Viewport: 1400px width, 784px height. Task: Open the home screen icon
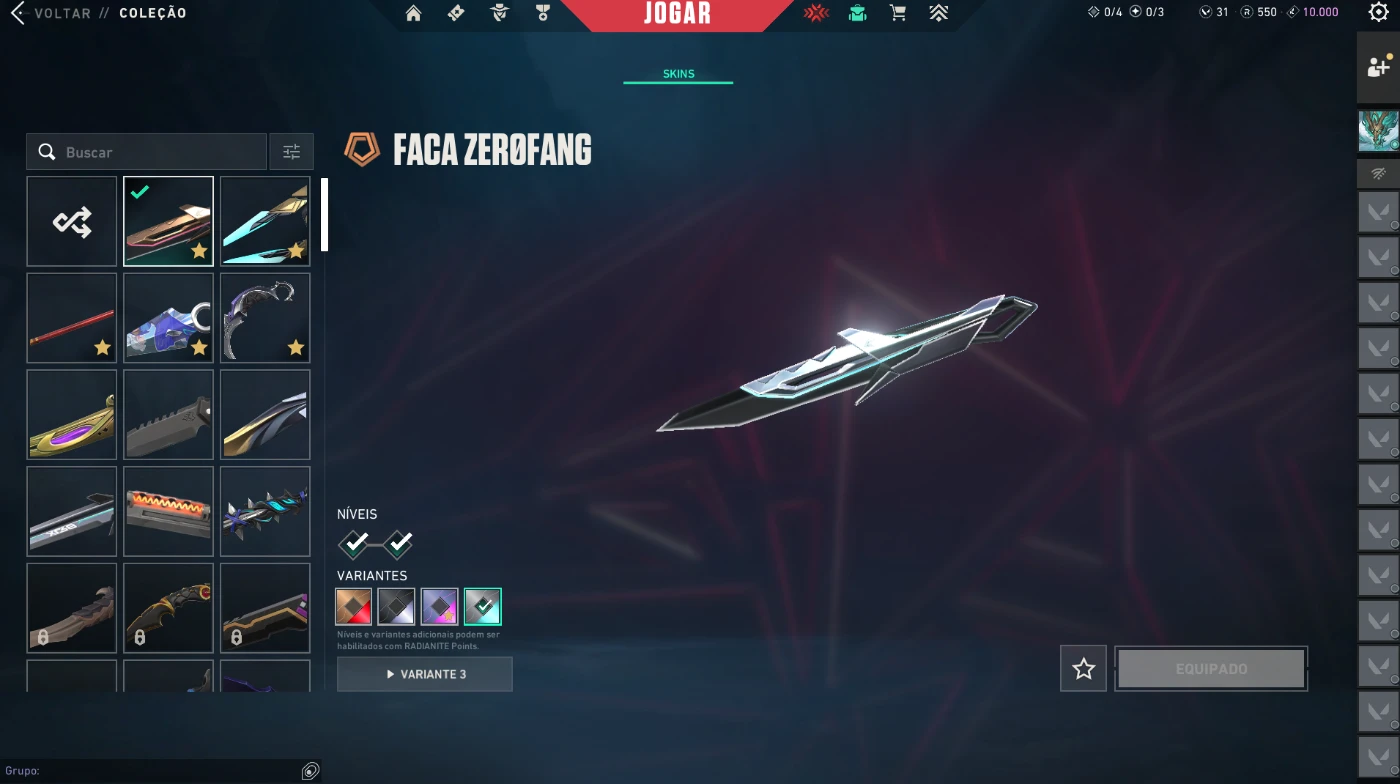tap(413, 14)
